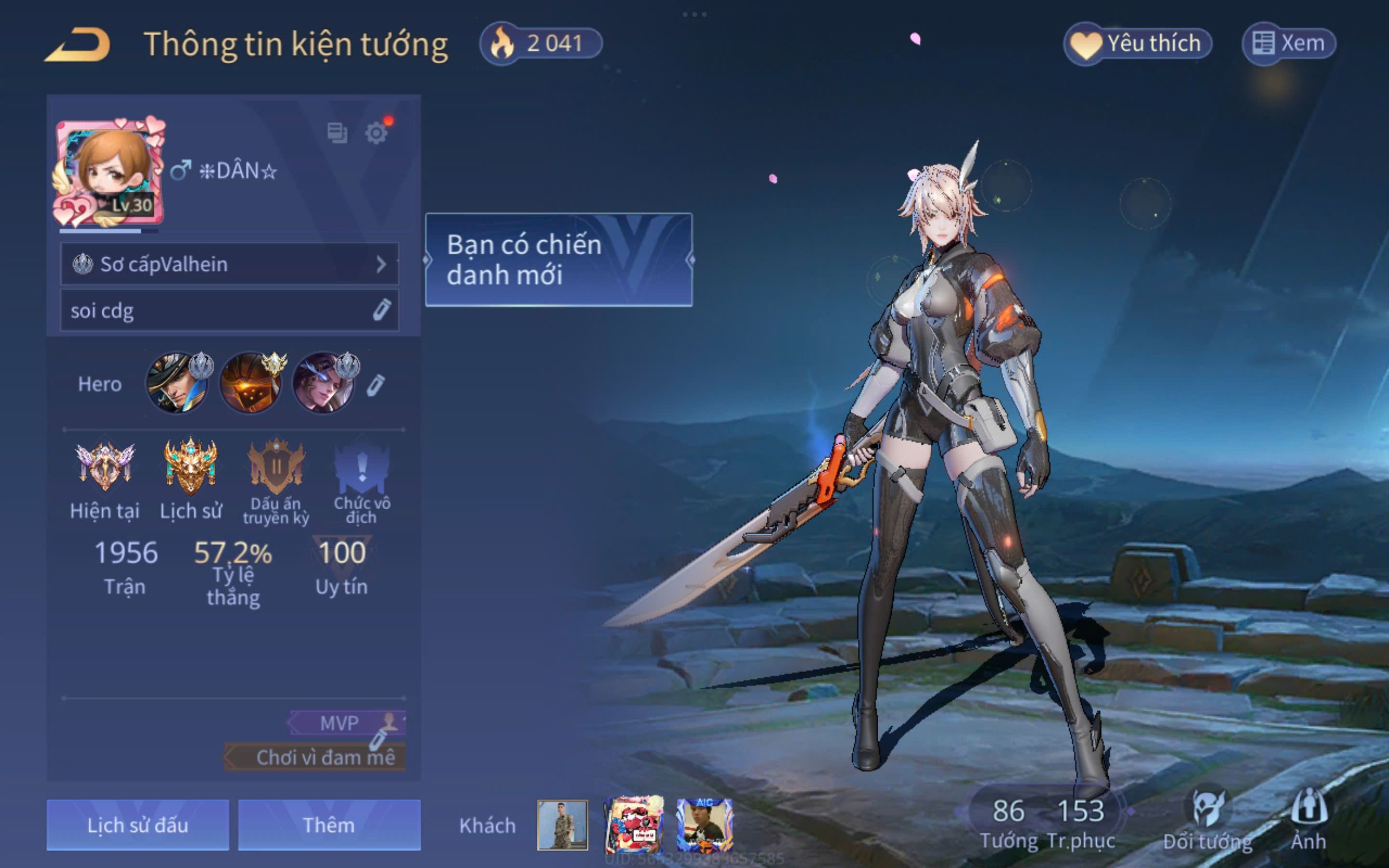Open the Sơ cấp Valhein title row
Image resolution: width=1389 pixels, height=868 pixels.
point(229,264)
